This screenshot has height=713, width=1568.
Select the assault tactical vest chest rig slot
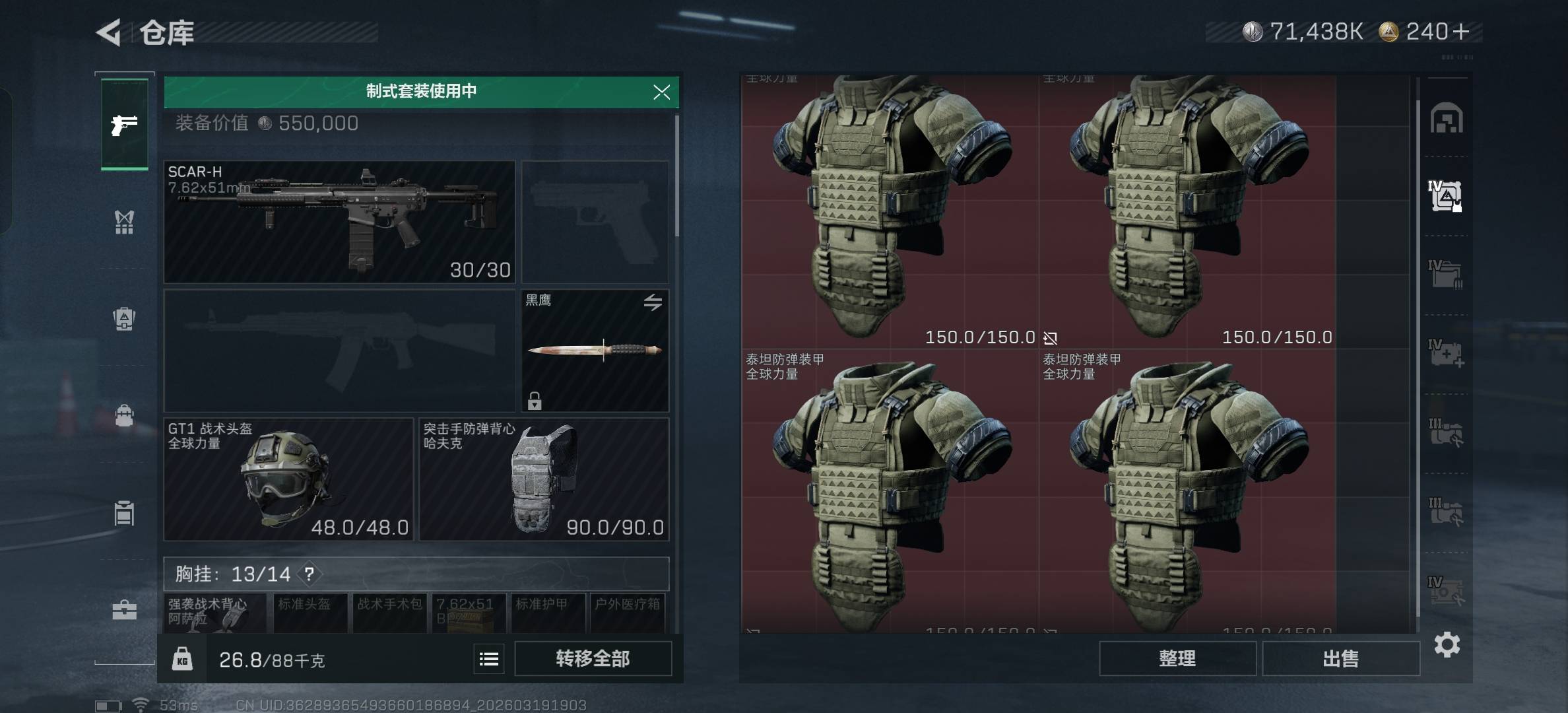[x=215, y=613]
